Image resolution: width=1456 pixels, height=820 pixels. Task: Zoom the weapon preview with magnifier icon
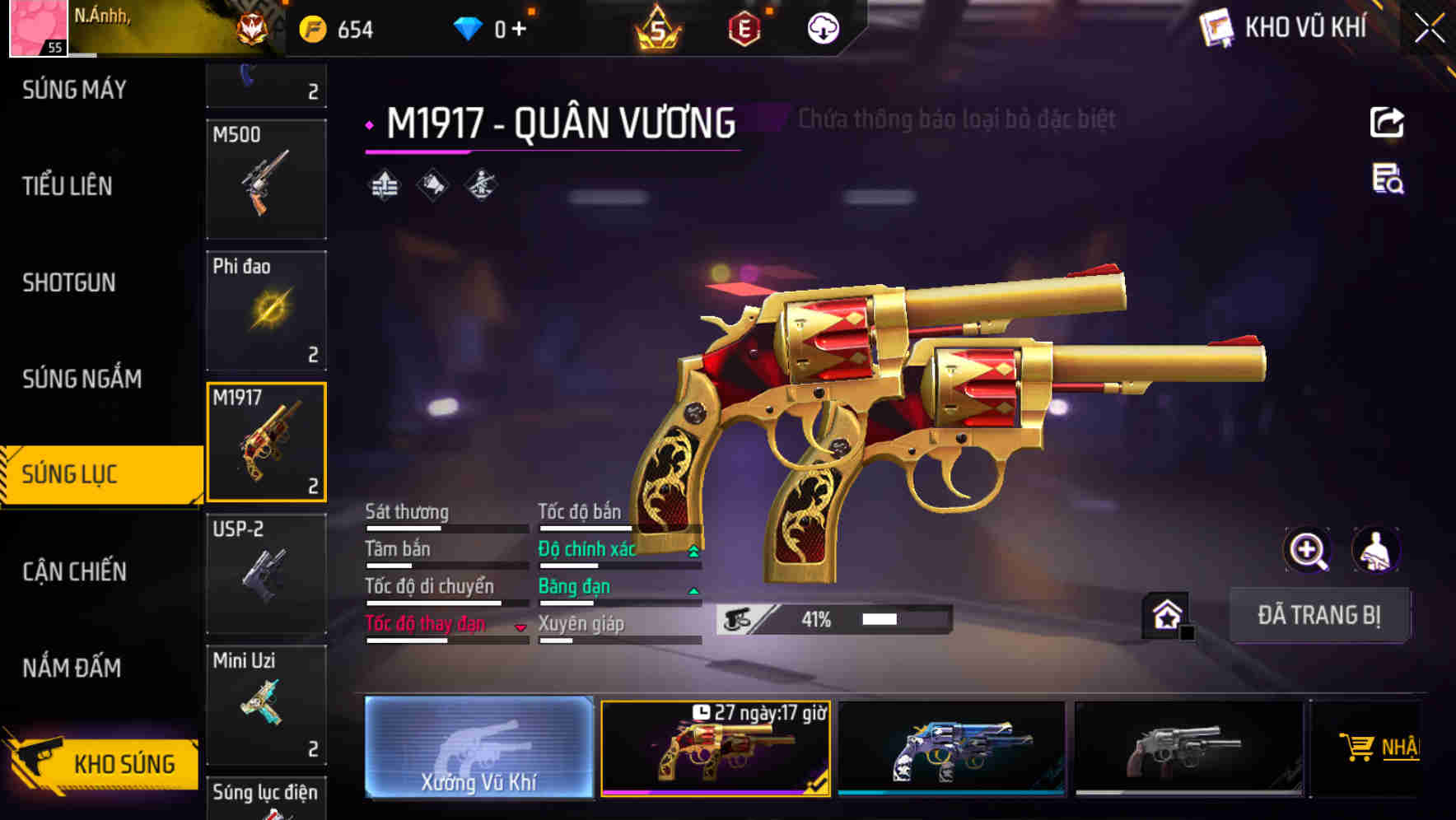tap(1305, 550)
